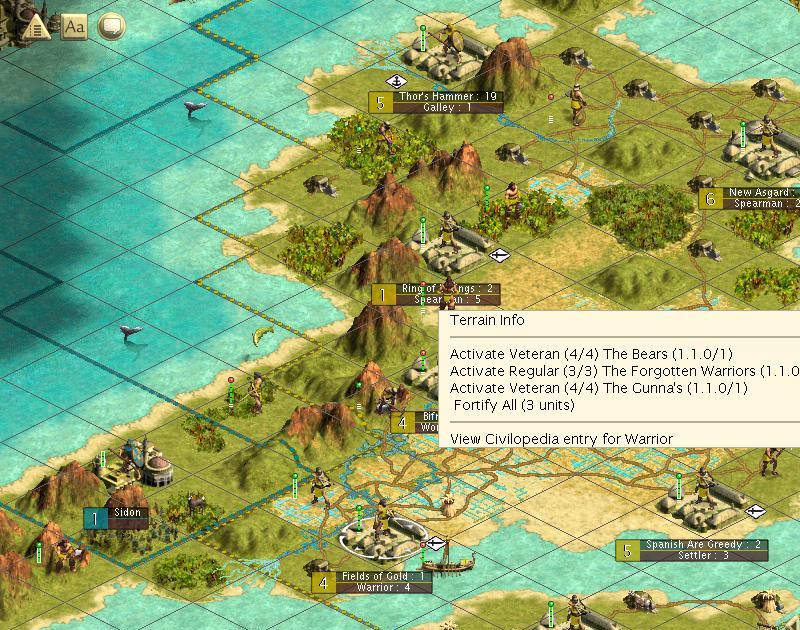Activate Veteran unit The Gunna's
Viewport: 800px width, 630px height.
pyautogui.click(x=598, y=388)
